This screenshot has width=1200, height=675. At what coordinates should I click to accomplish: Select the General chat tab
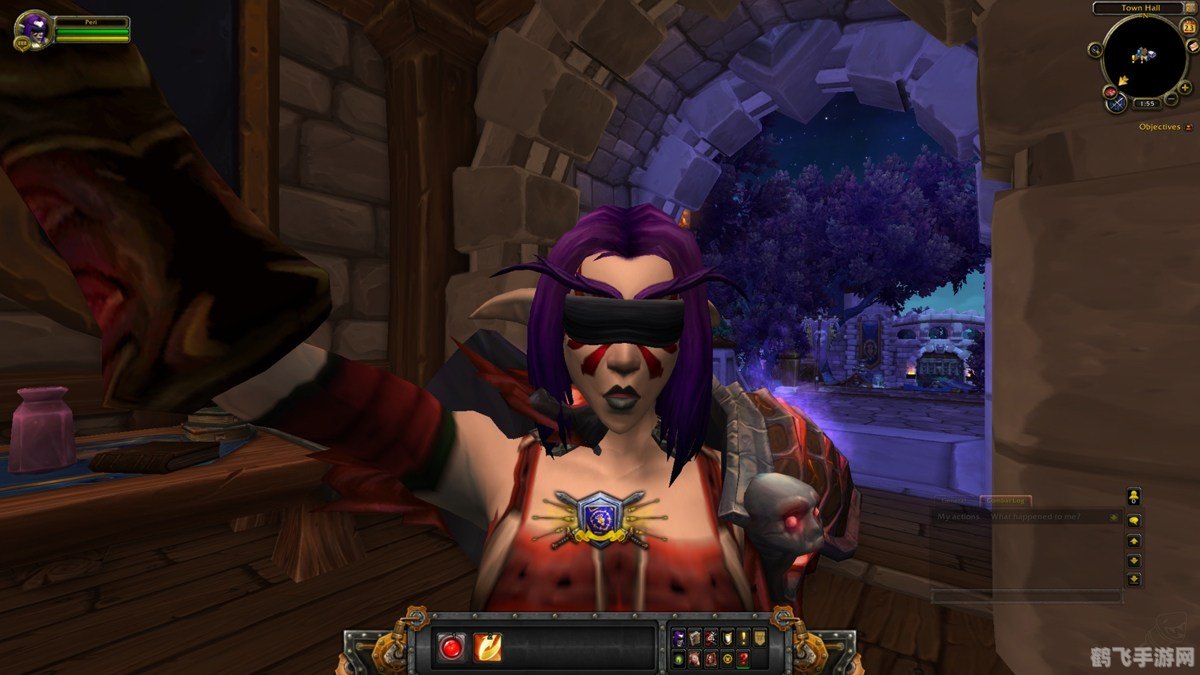956,499
